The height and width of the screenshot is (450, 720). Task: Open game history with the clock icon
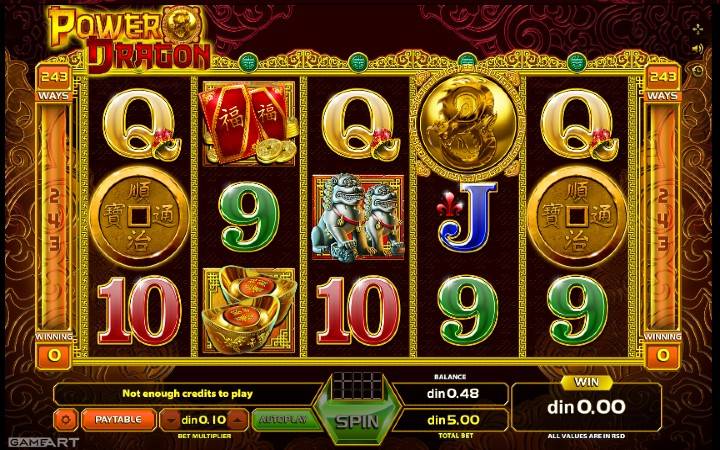697,70
